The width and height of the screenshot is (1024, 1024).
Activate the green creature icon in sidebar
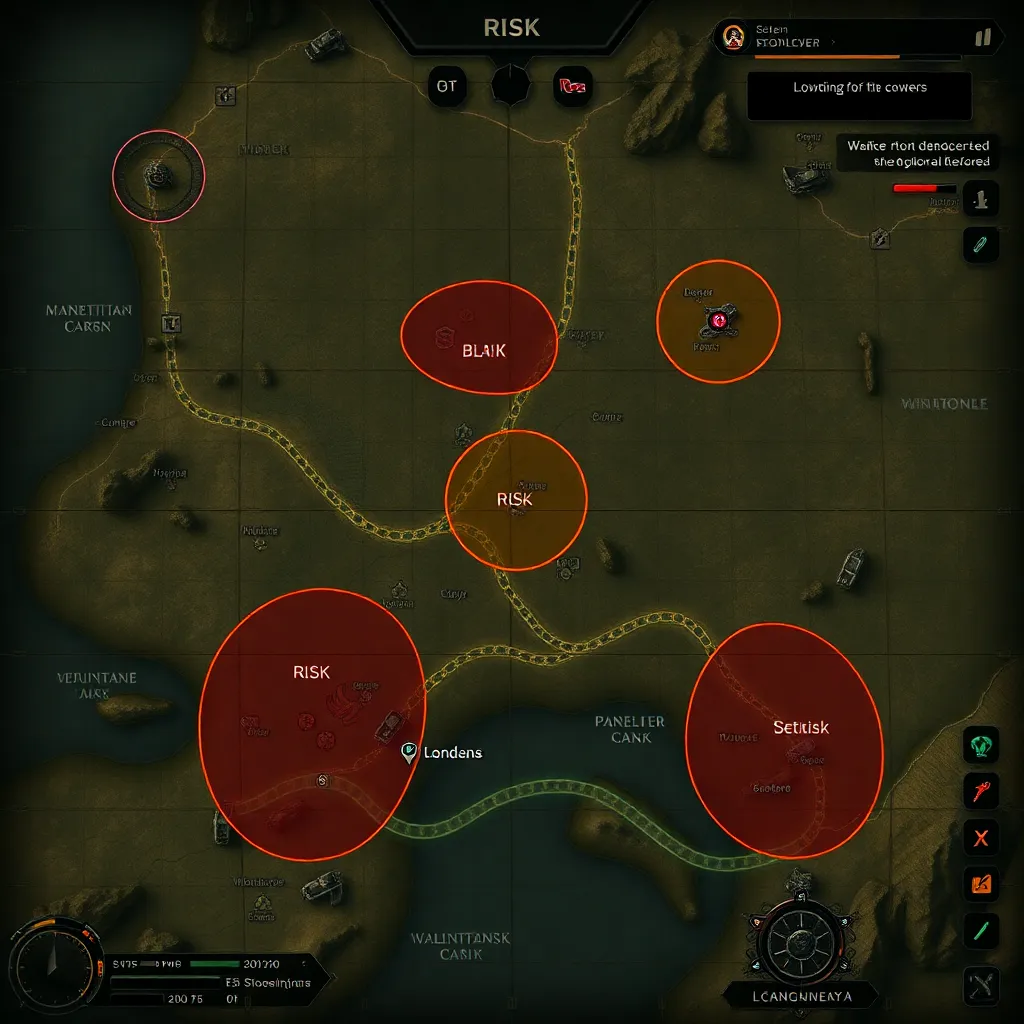(981, 743)
